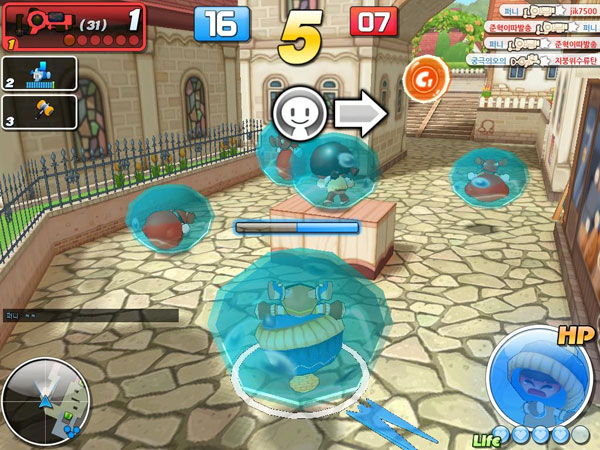This screenshot has width=600, height=450.
Task: Open the chat message bar
Action: [90, 315]
